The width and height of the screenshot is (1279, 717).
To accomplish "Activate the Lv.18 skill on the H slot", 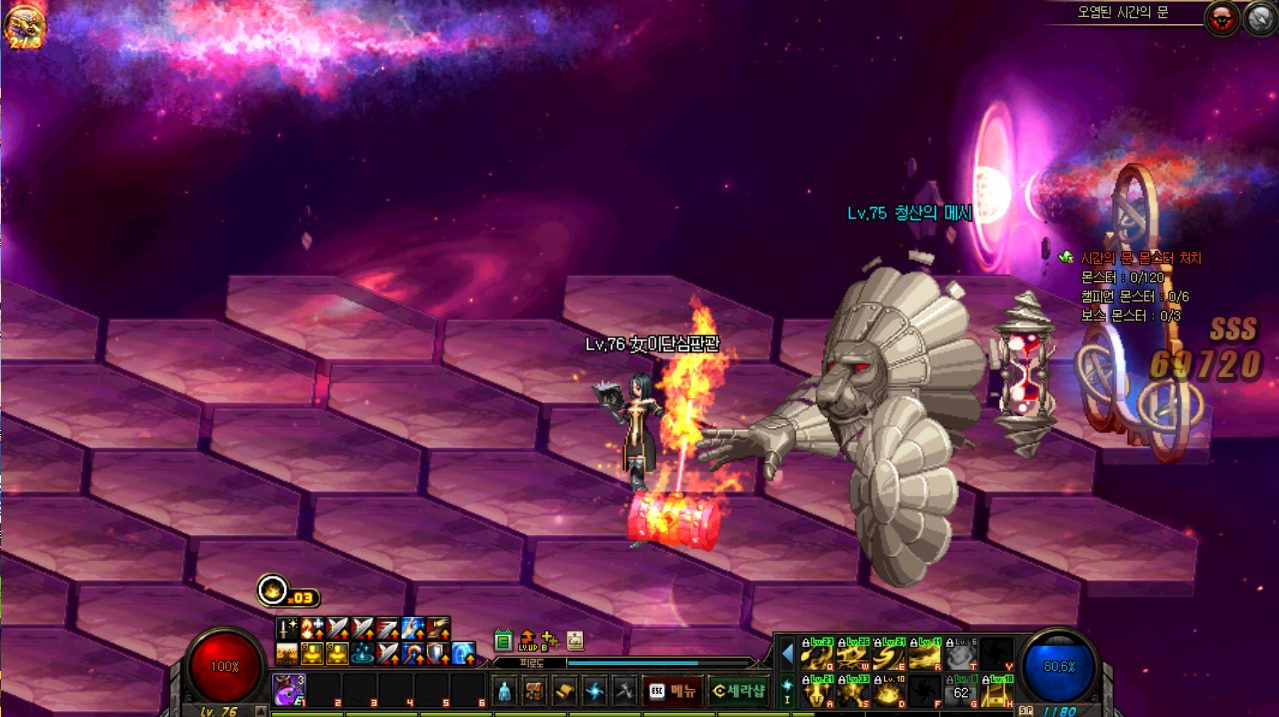I will [x=996, y=691].
